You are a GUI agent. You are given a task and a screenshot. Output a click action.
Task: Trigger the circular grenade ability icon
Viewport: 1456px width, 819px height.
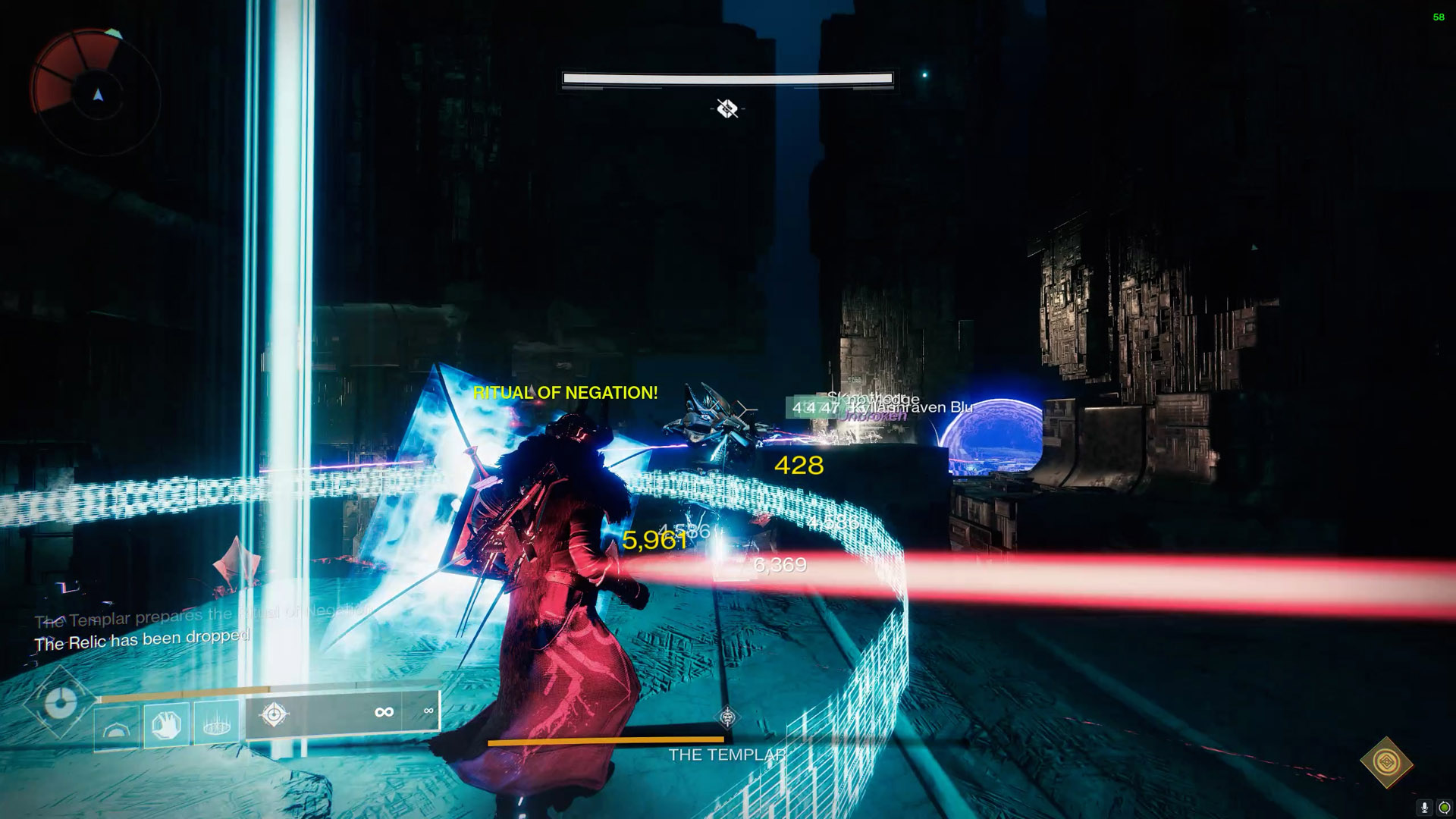click(x=217, y=726)
